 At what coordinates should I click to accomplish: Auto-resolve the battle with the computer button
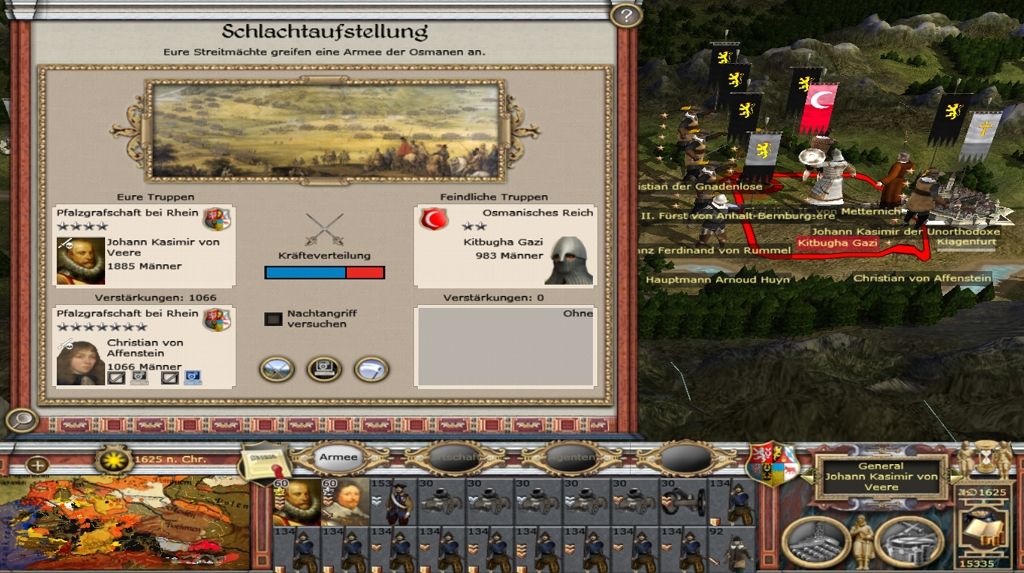324,369
